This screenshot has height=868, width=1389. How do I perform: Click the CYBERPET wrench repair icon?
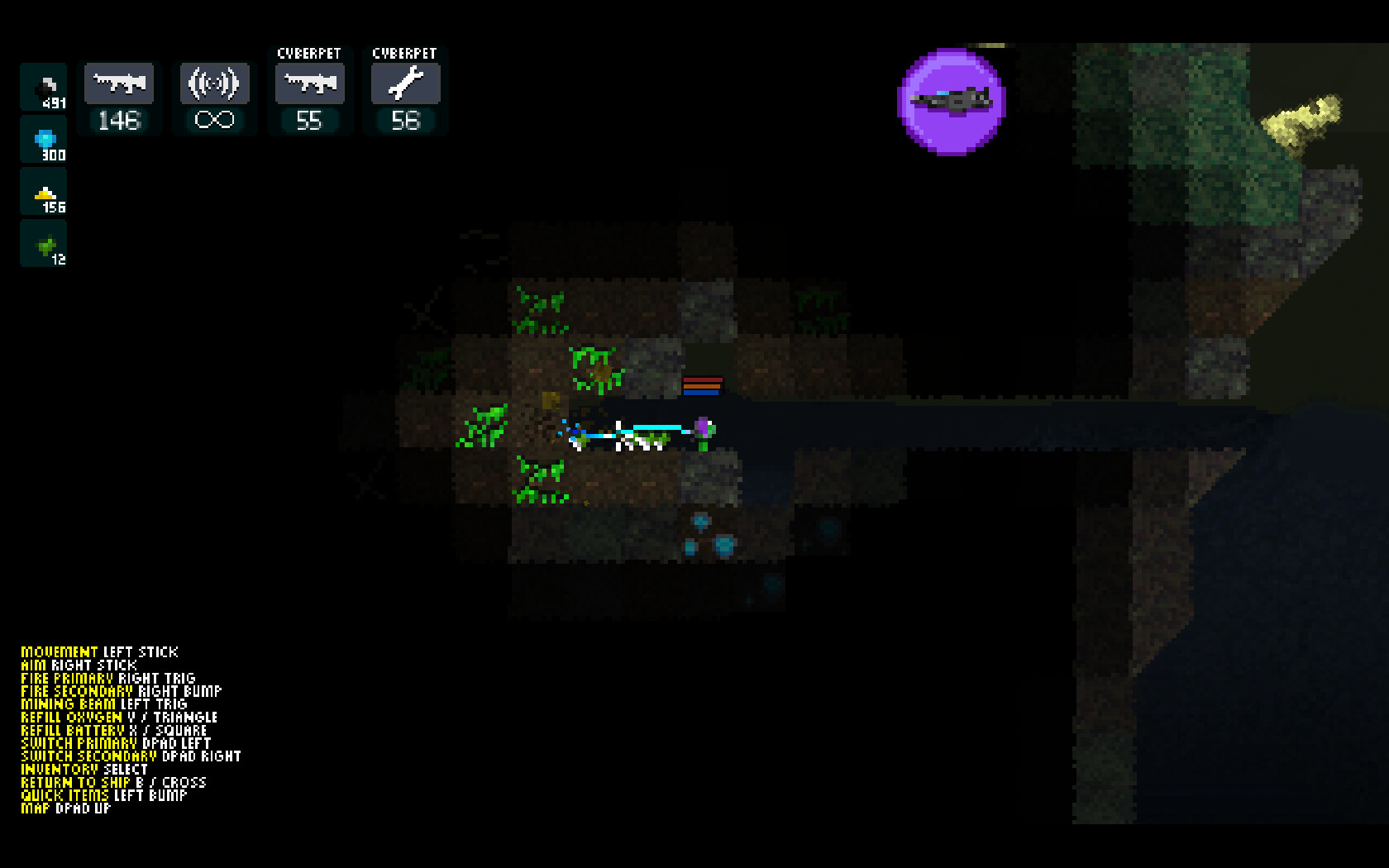tap(404, 83)
